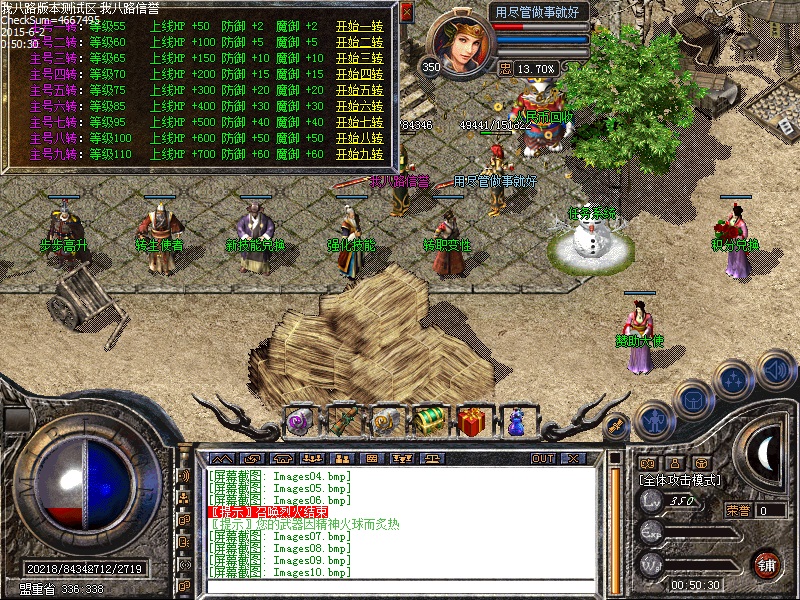Image resolution: width=800 pixels, height=600 pixels.
Task: Click the 荣誉 honor label button
Action: [x=737, y=510]
